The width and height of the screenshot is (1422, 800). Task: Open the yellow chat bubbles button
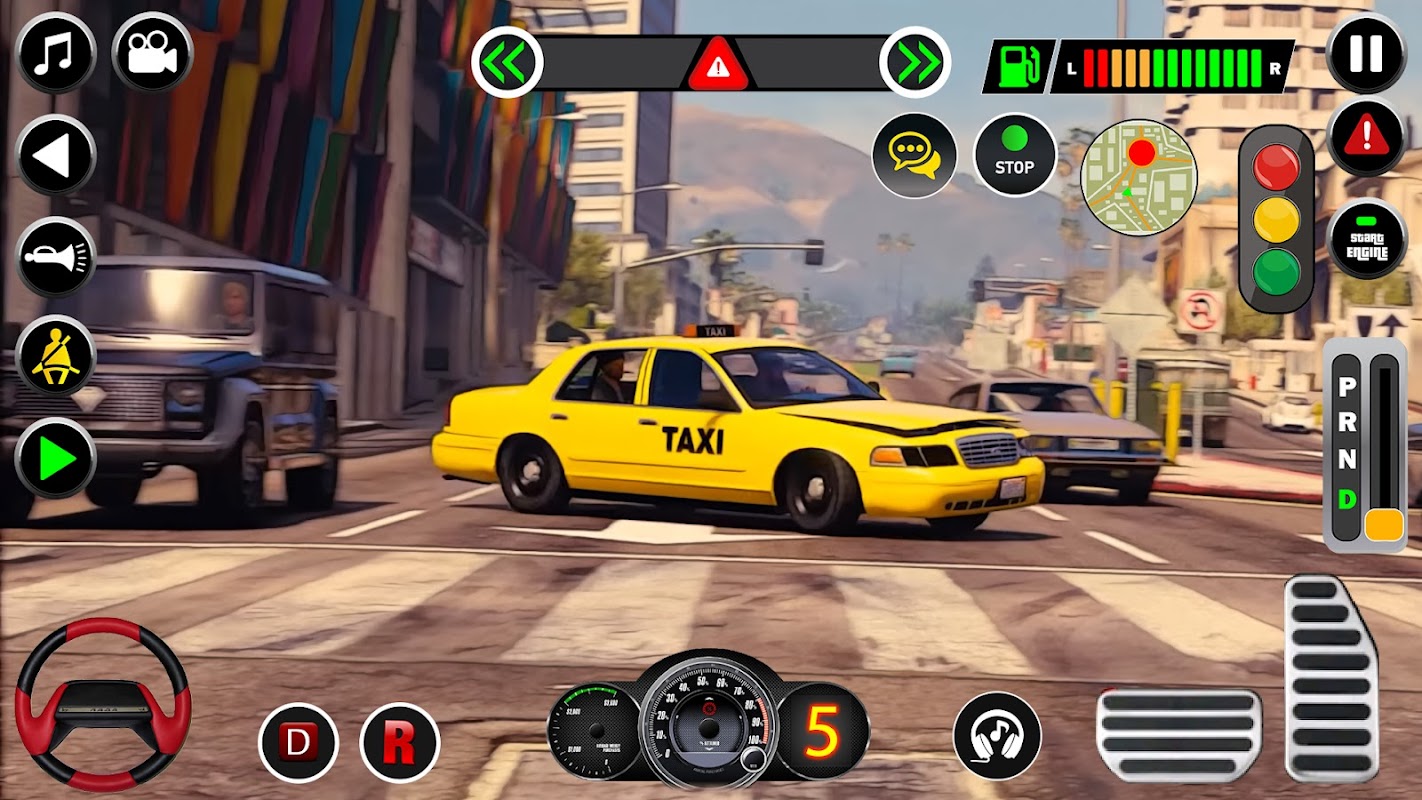(x=914, y=155)
